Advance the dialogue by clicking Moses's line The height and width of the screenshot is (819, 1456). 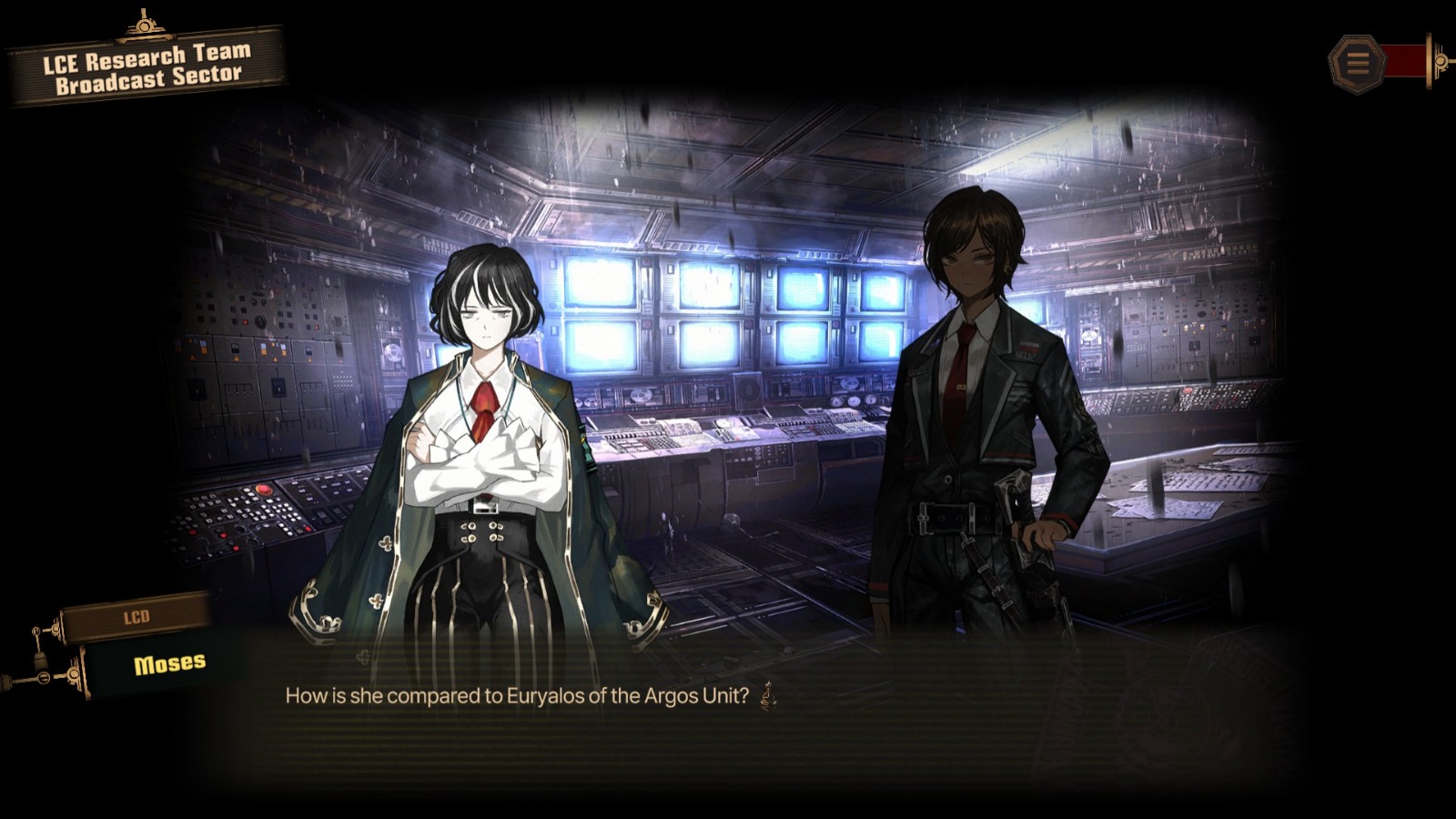pos(517,696)
